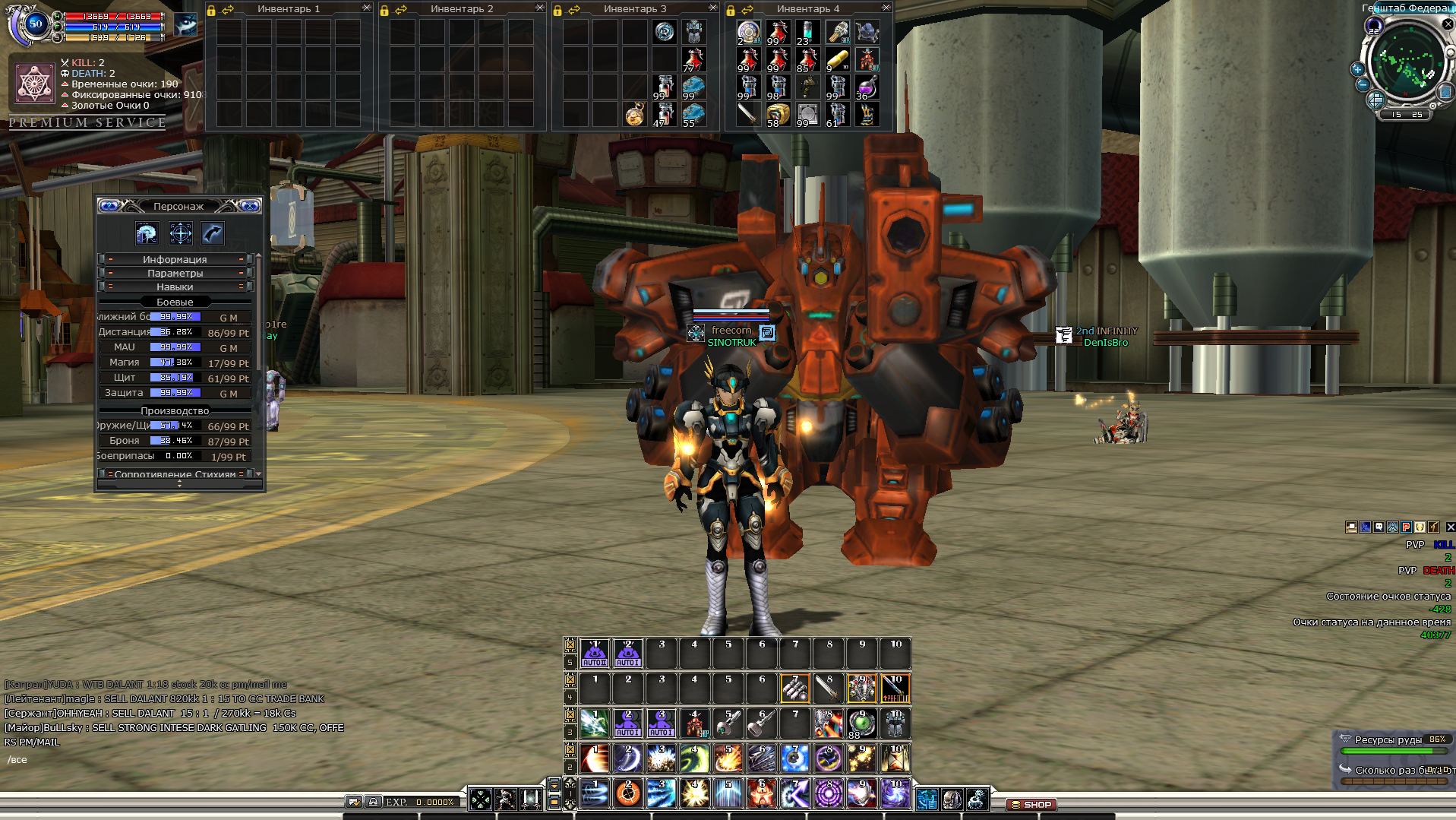Select the stack of 55 blue ore

[693, 114]
